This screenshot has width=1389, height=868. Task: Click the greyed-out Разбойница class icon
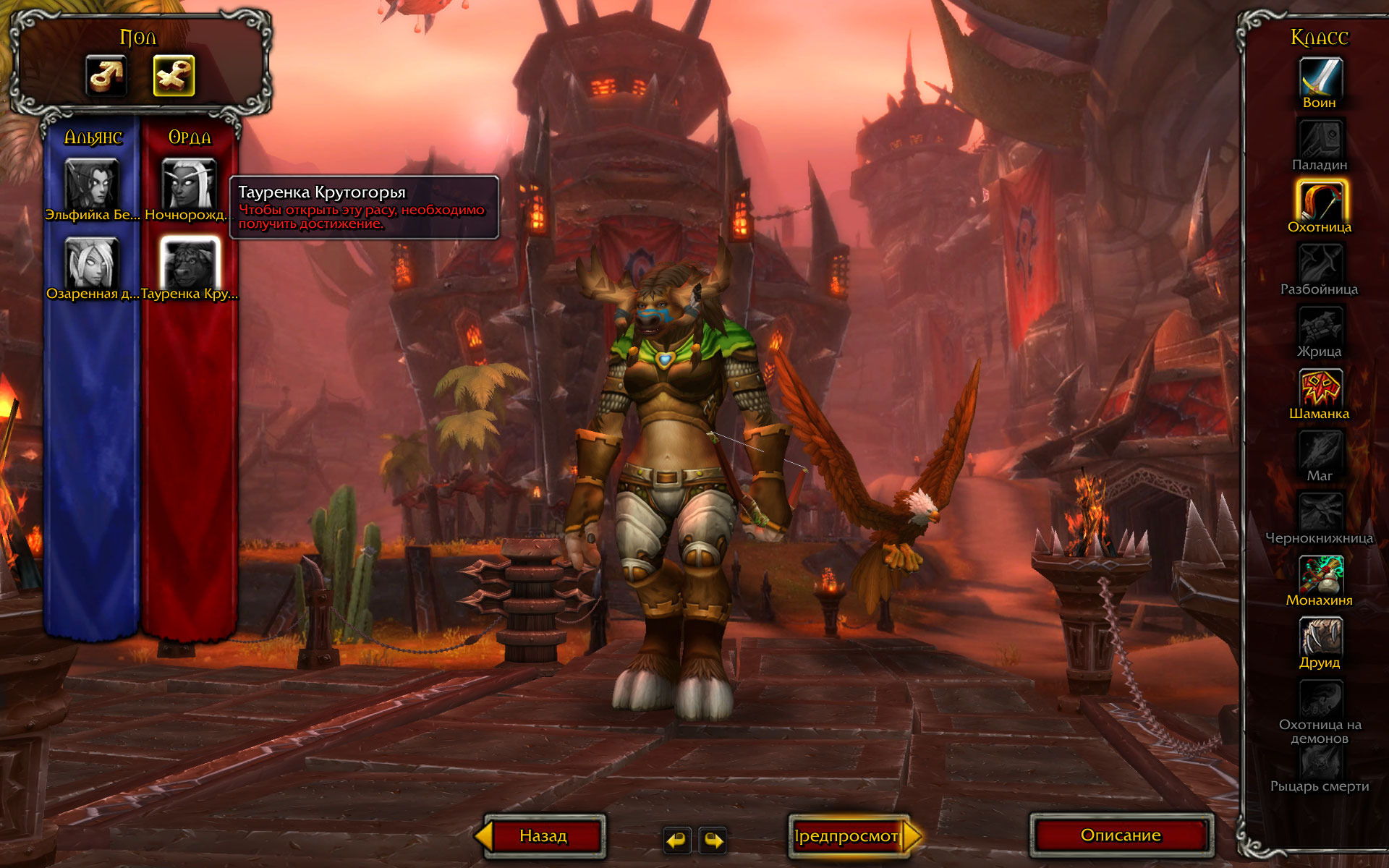coord(1320,263)
